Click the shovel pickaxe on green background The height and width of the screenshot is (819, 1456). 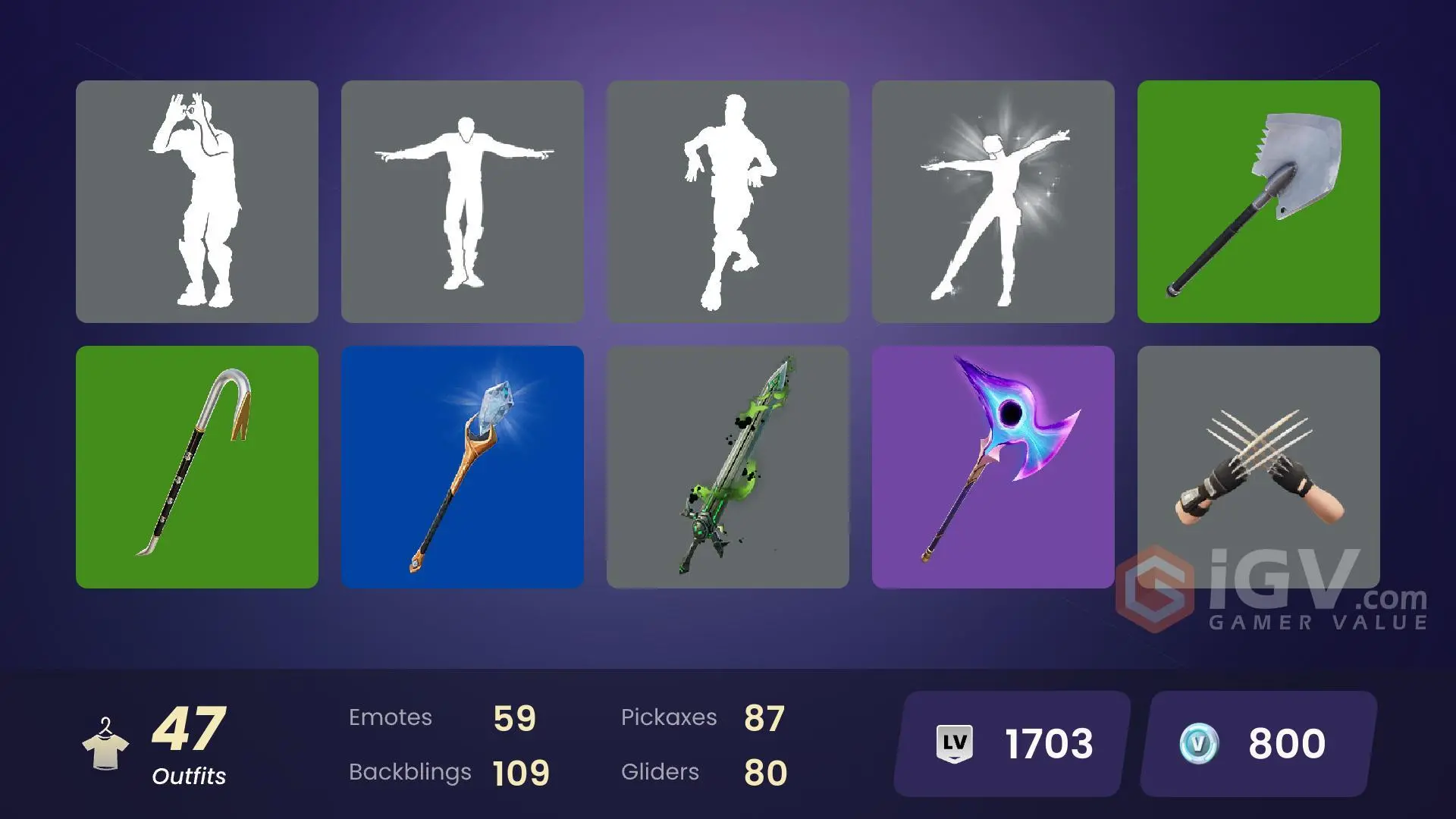(1258, 201)
